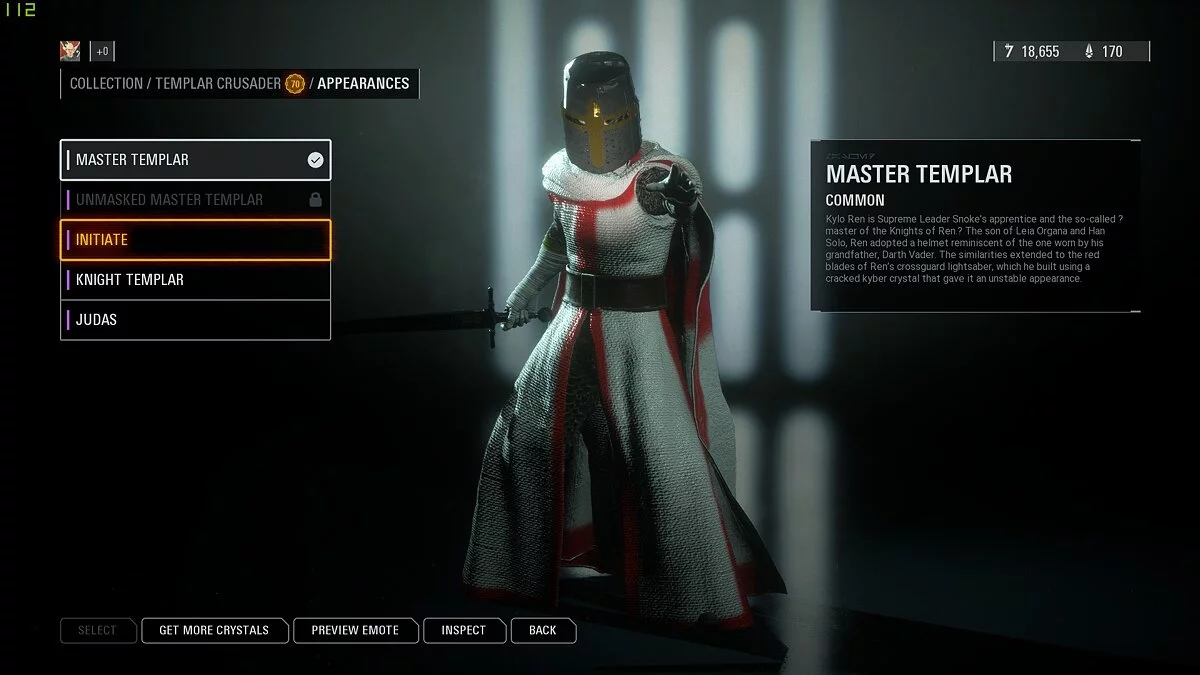Choose the Judas appearance
This screenshot has width=1200, height=675.
[x=195, y=320]
